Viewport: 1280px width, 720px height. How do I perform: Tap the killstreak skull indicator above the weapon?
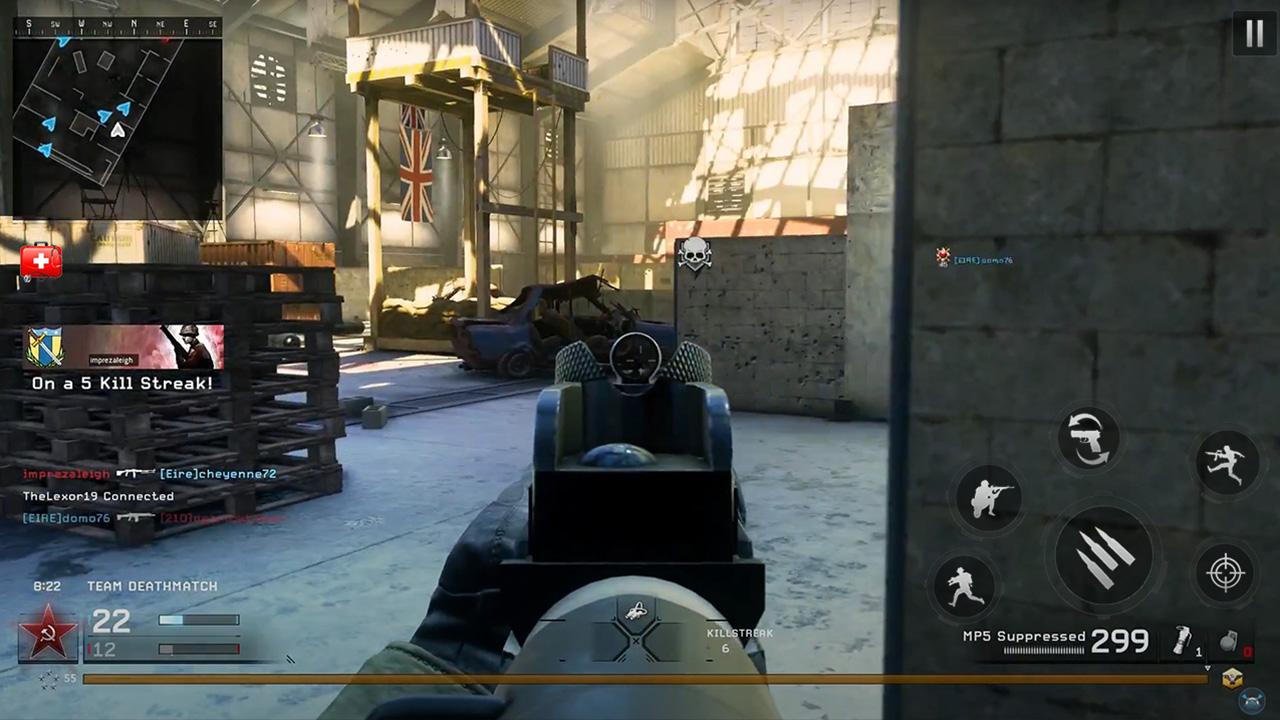694,255
